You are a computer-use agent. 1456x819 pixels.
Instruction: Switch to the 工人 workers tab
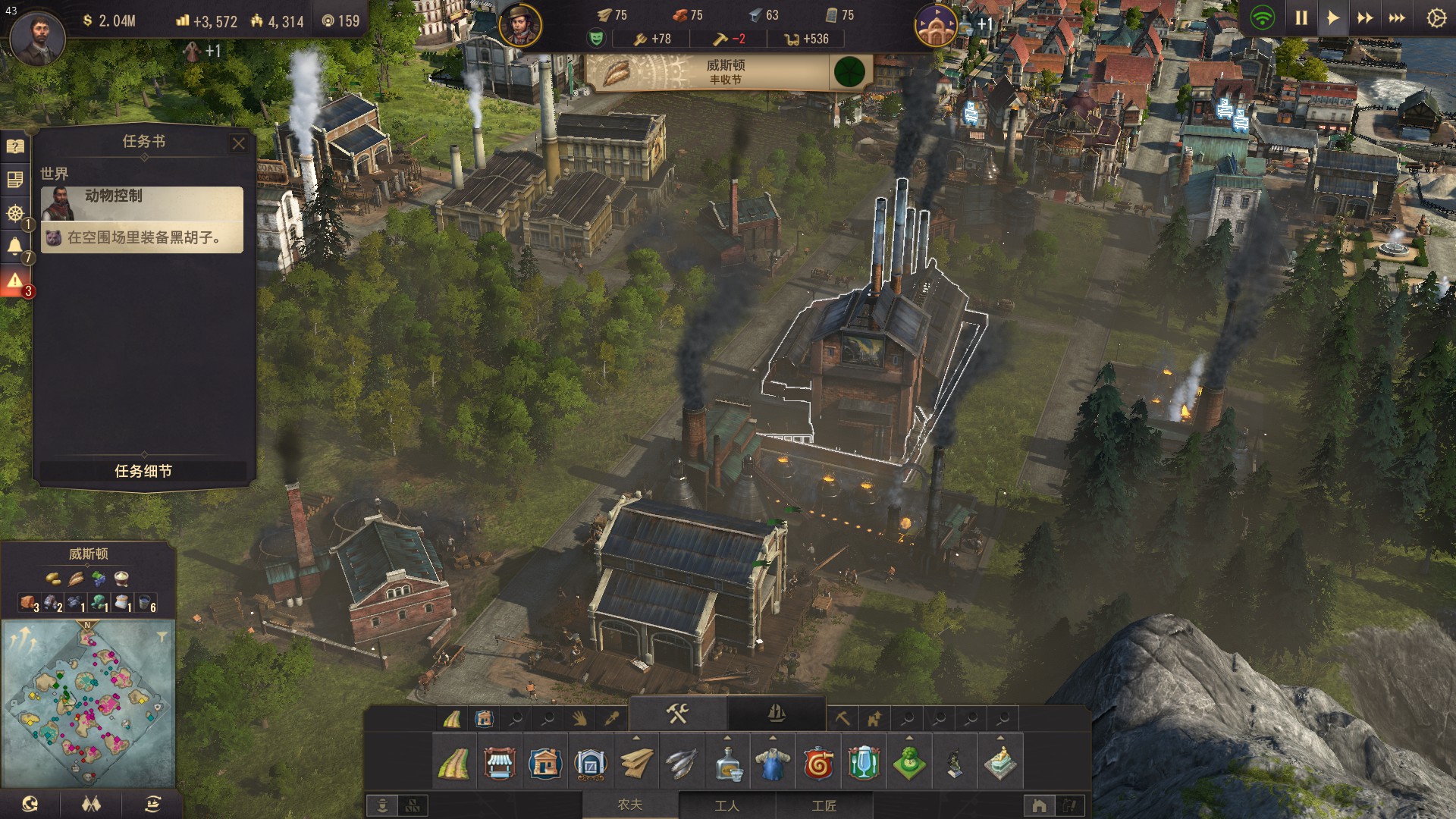pyautogui.click(x=726, y=805)
